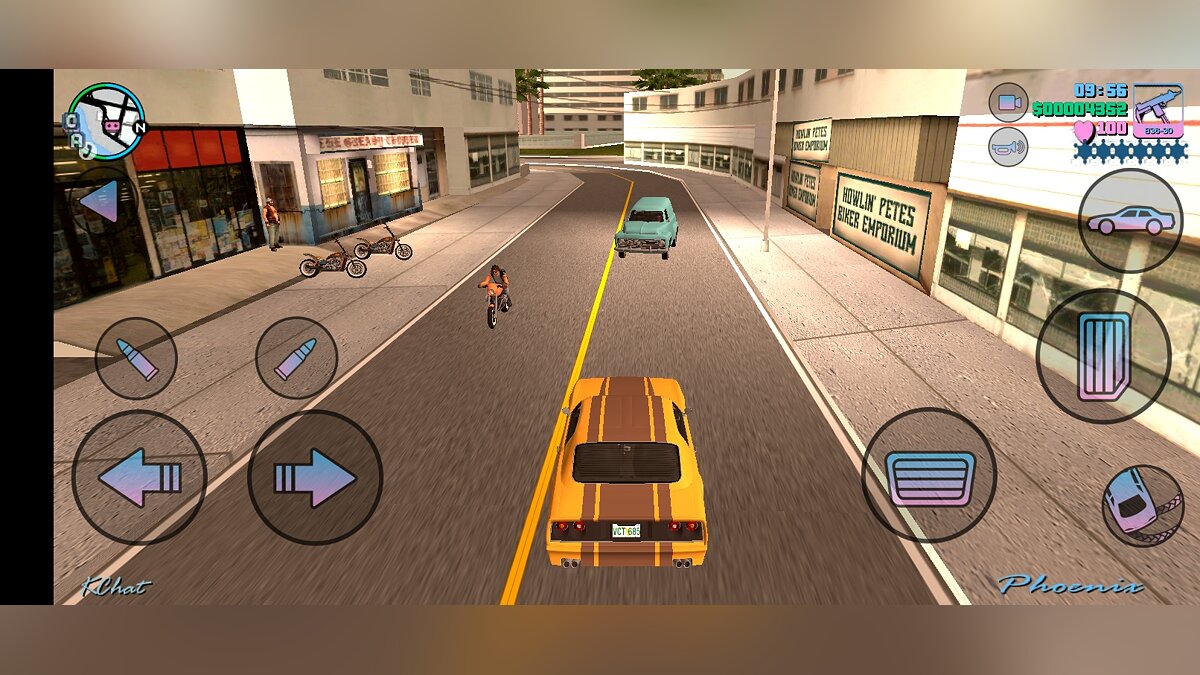Open the radar minimap
This screenshot has width=1200, height=675.
pyautogui.click(x=106, y=122)
